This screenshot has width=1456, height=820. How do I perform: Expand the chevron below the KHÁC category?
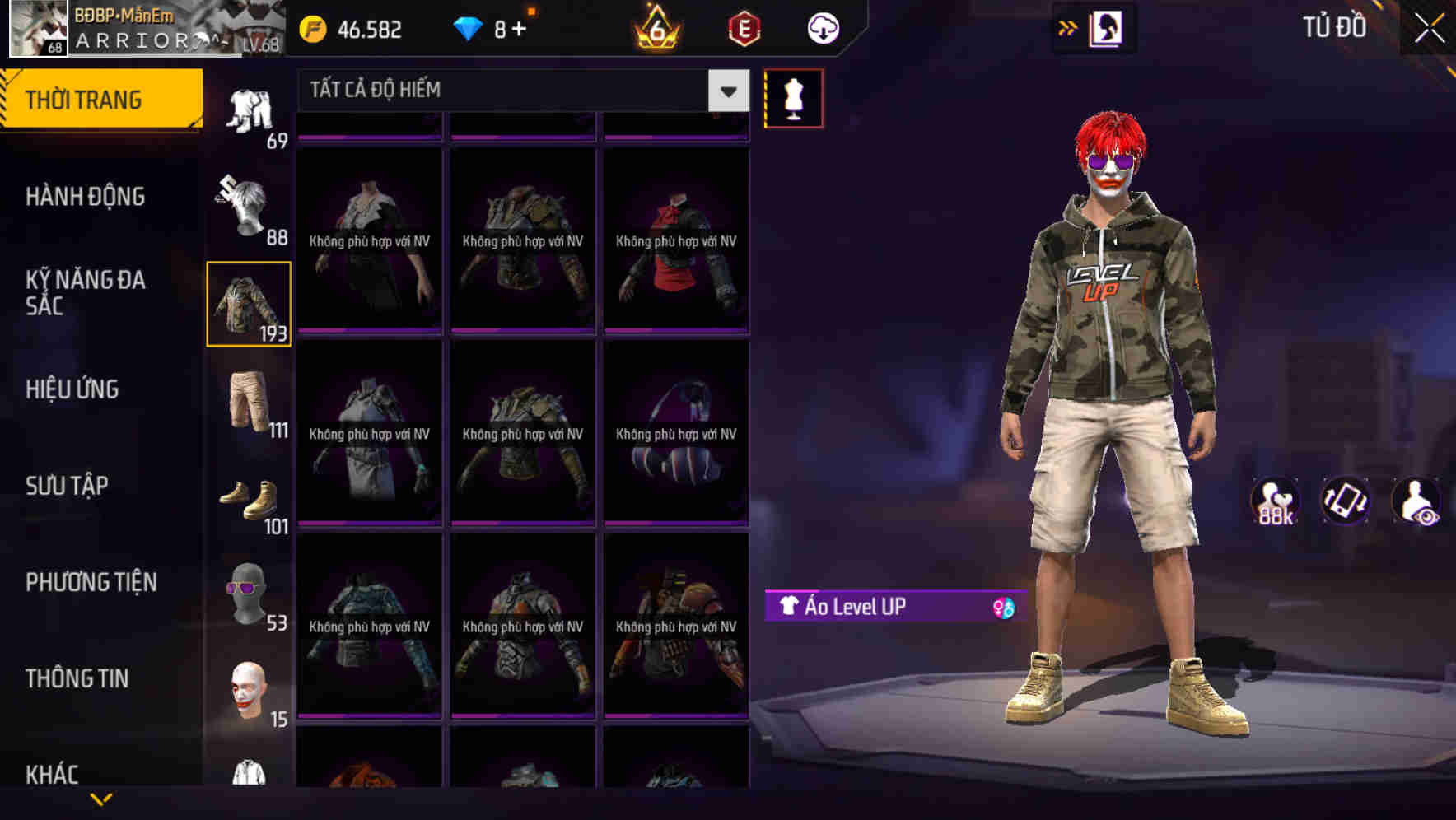coord(101,797)
